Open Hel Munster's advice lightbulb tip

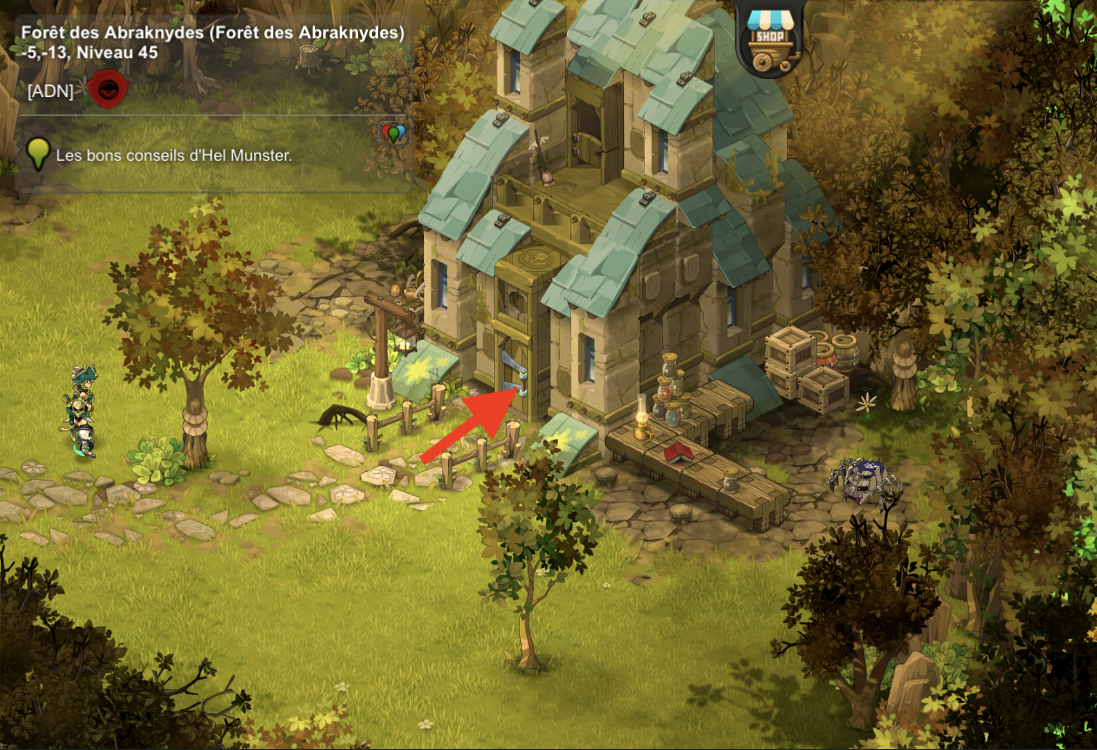tap(38, 154)
